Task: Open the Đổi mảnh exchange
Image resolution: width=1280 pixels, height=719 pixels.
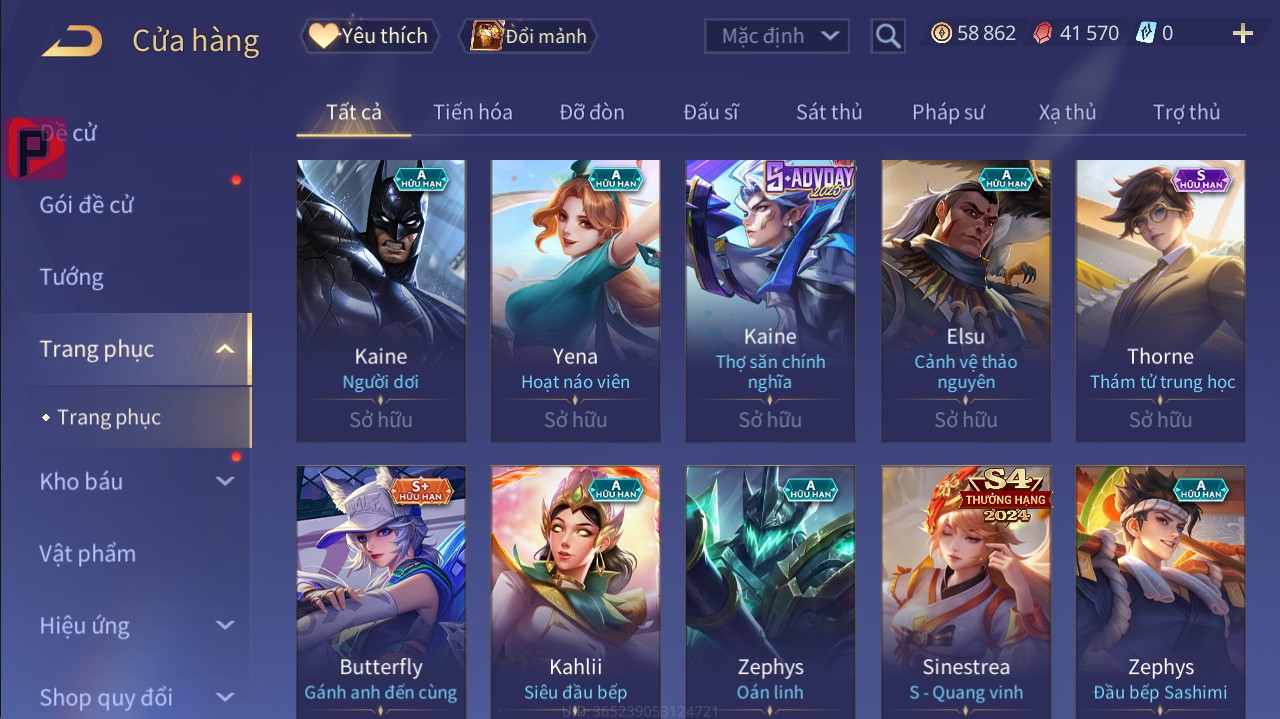Action: pyautogui.click(x=529, y=36)
